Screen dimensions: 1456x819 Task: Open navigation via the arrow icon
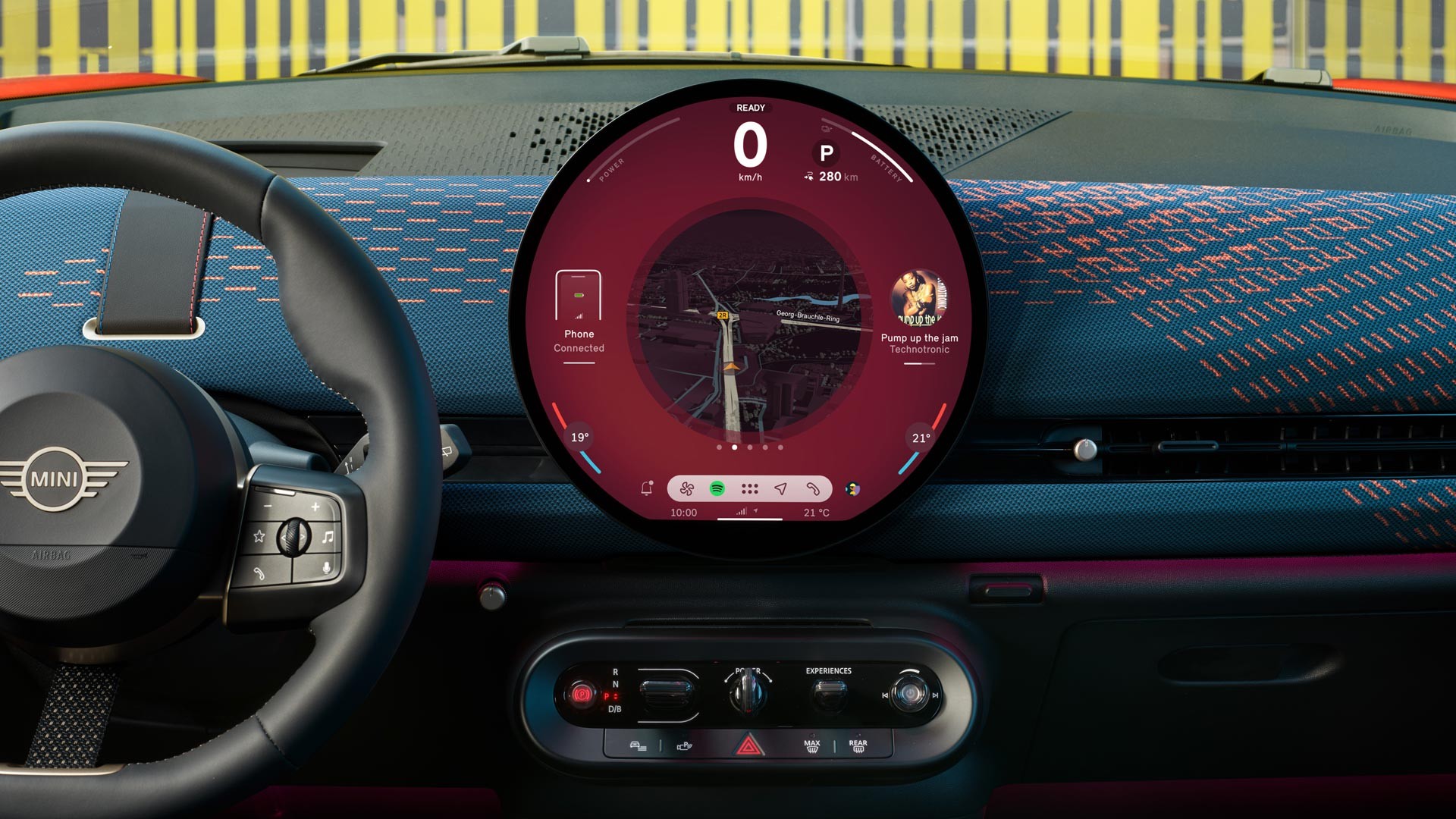click(x=782, y=489)
